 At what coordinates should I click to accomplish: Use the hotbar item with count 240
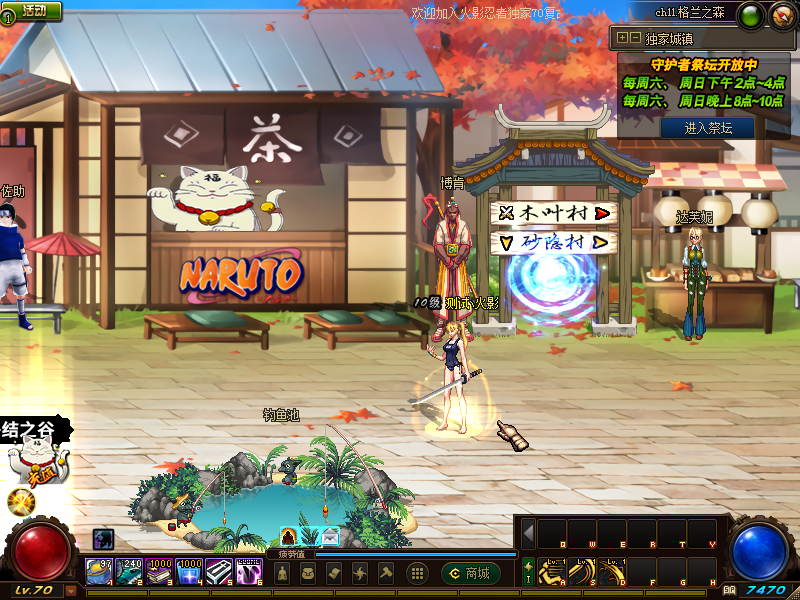[x=130, y=572]
